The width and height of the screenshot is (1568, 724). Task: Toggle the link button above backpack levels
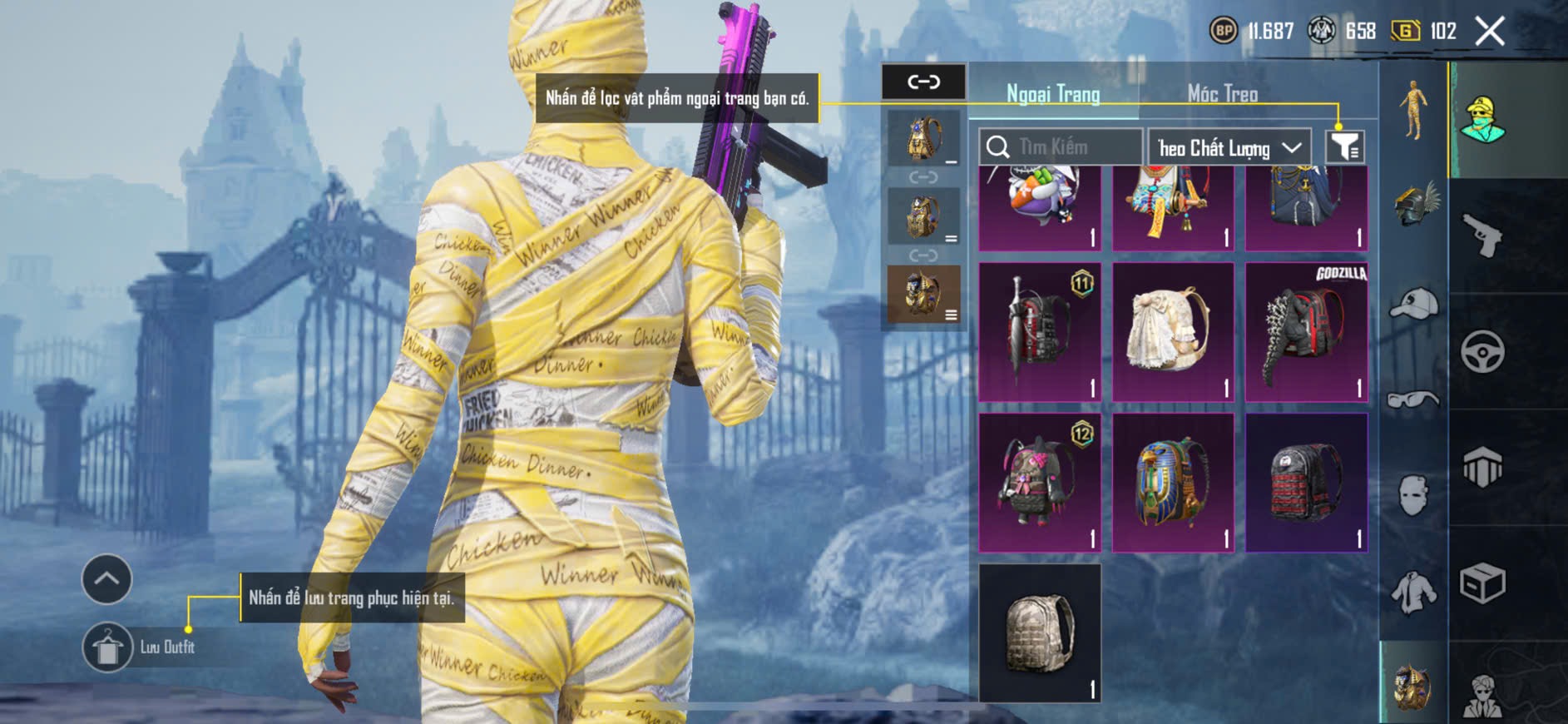point(923,82)
